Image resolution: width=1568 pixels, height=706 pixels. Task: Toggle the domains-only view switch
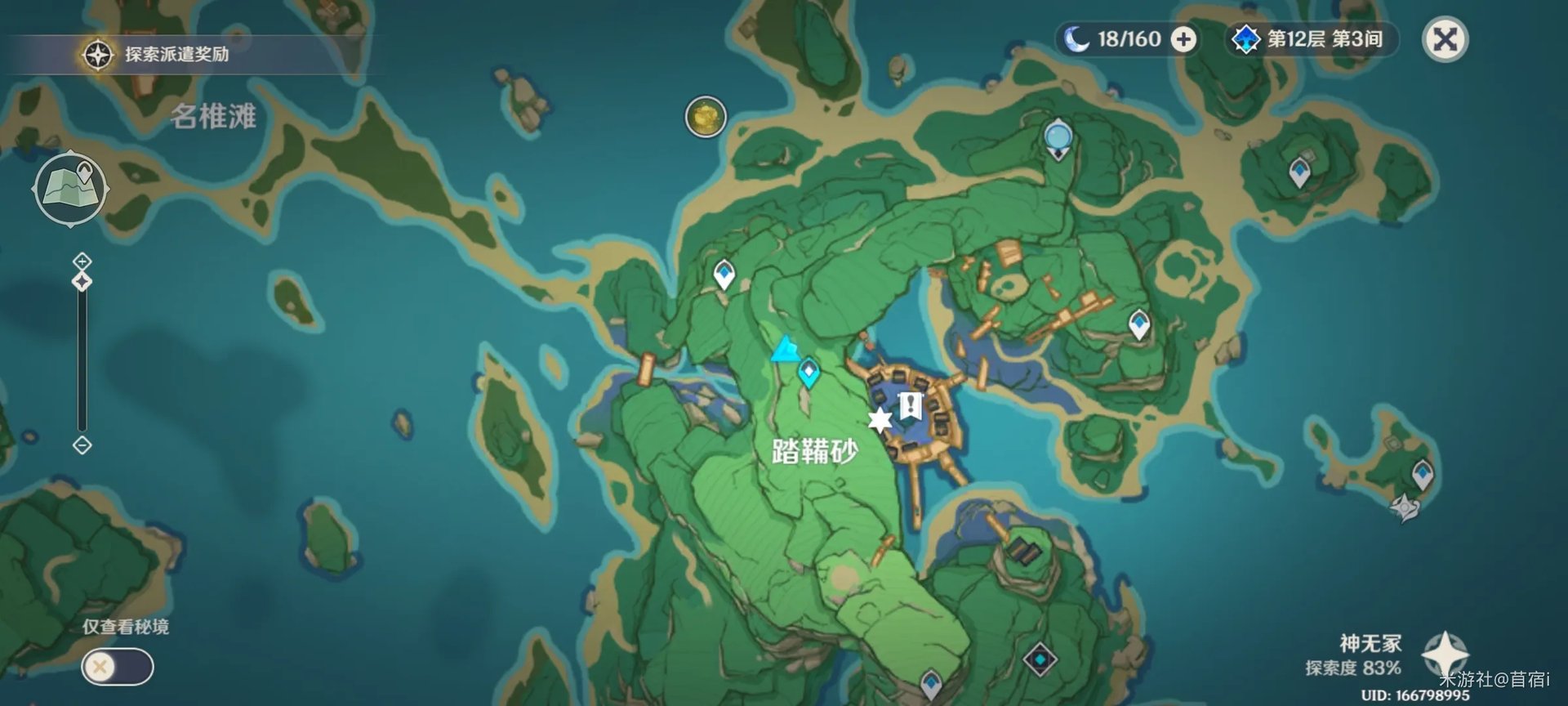click(118, 667)
